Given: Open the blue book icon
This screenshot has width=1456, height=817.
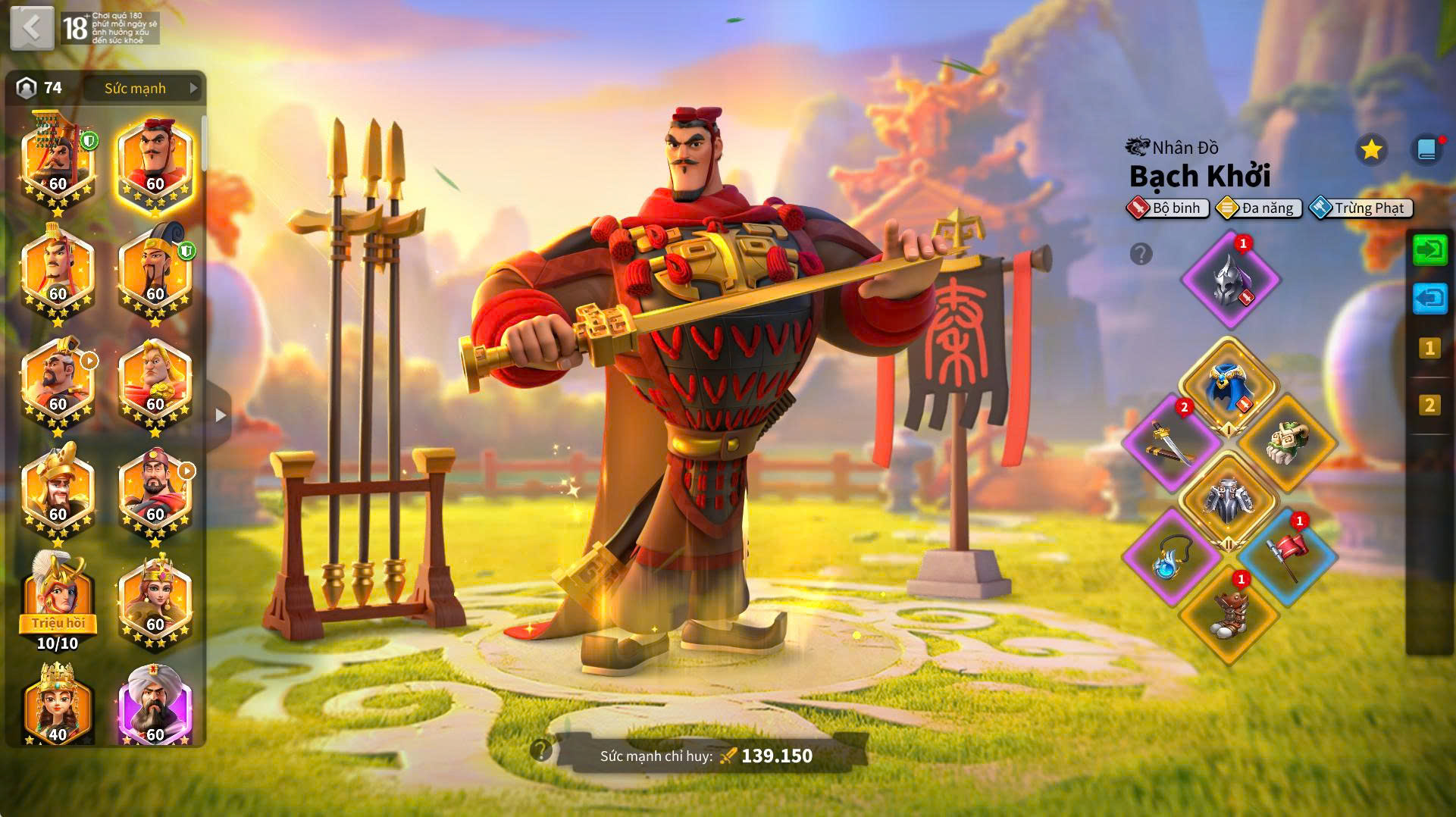Looking at the screenshot, I should pyautogui.click(x=1426, y=149).
